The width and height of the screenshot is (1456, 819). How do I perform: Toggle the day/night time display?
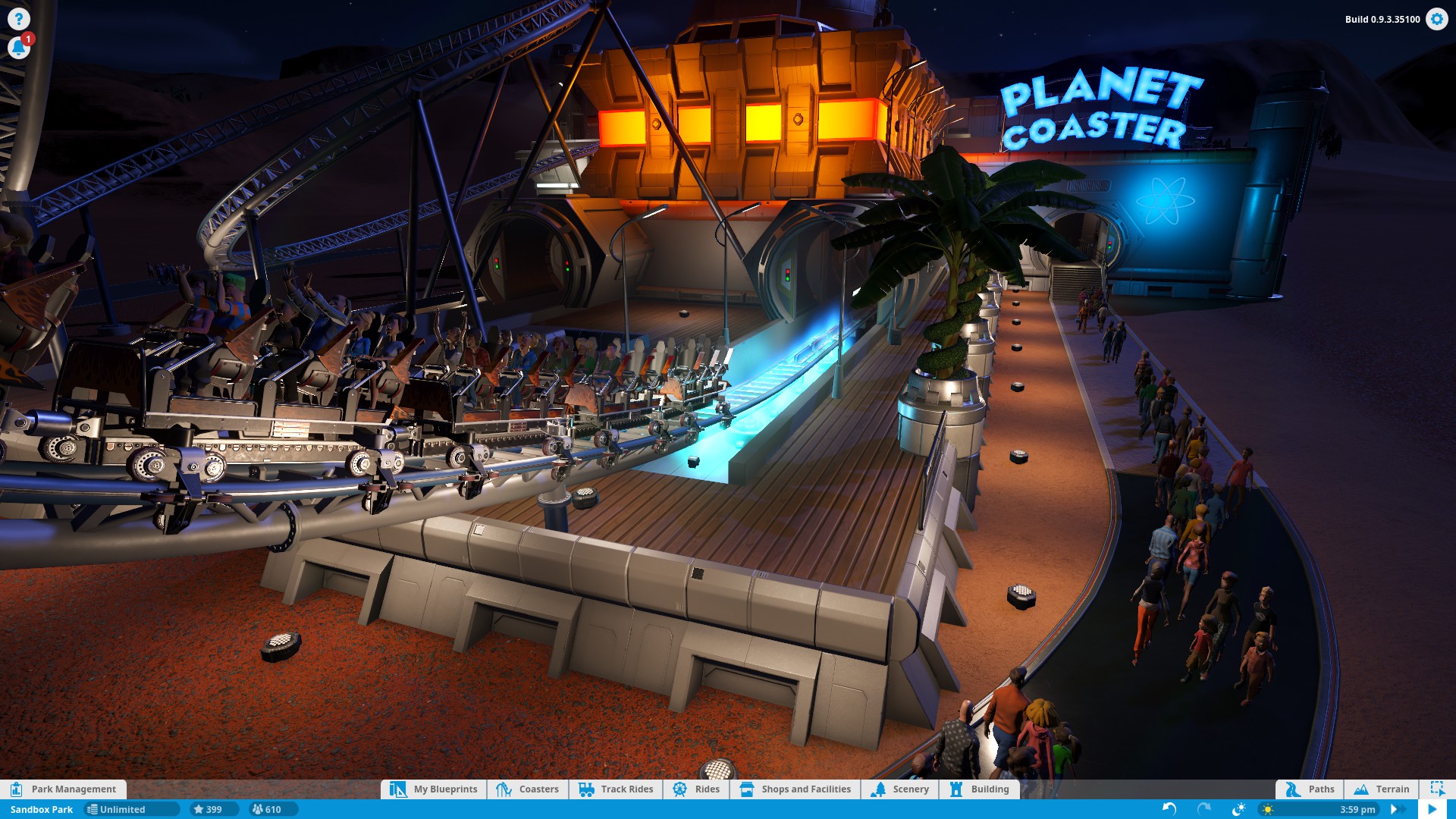click(x=1241, y=809)
